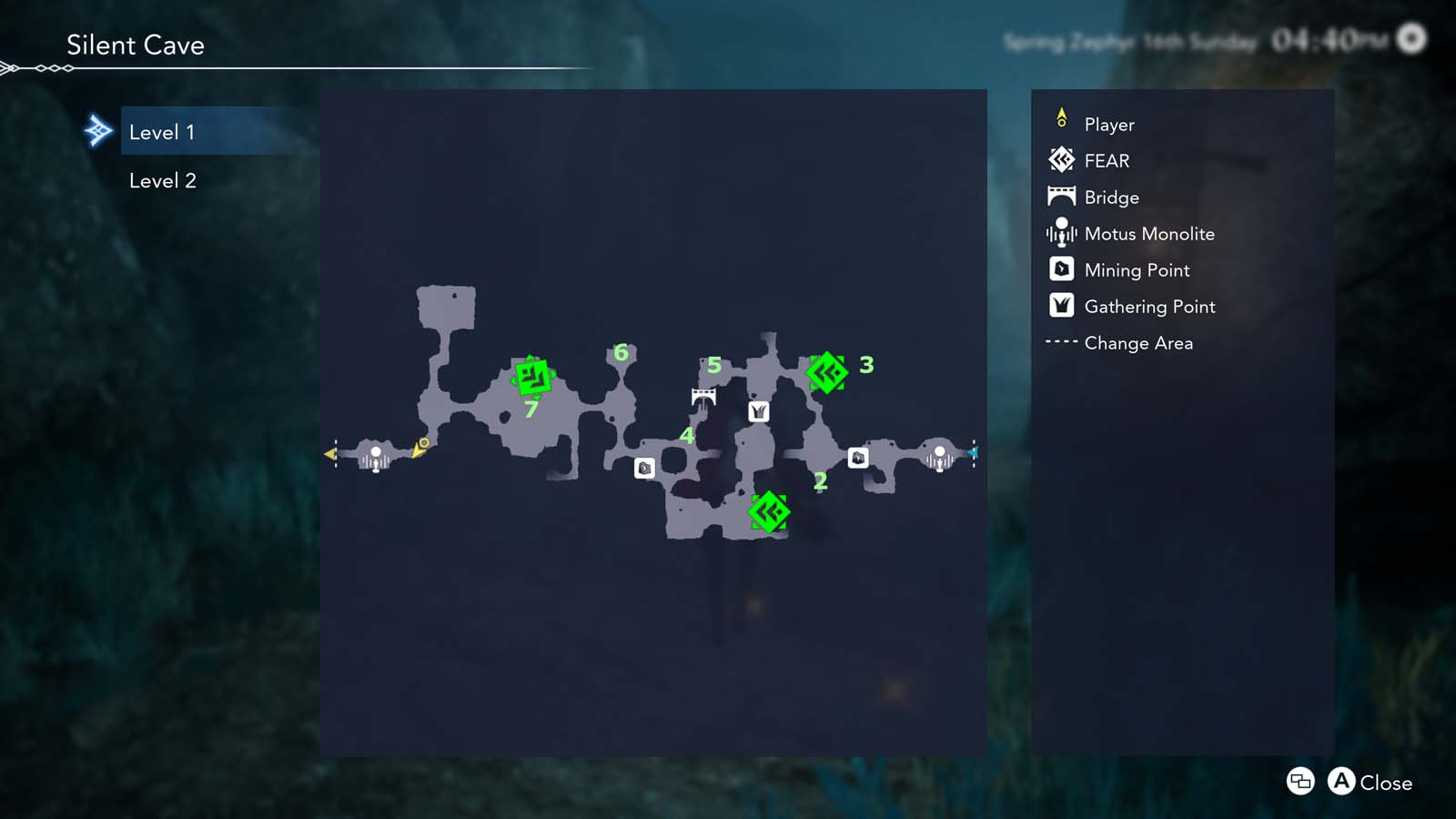1456x819 pixels.
Task: Select the FEAR marker numbered 3 on map
Action: pyautogui.click(x=828, y=372)
